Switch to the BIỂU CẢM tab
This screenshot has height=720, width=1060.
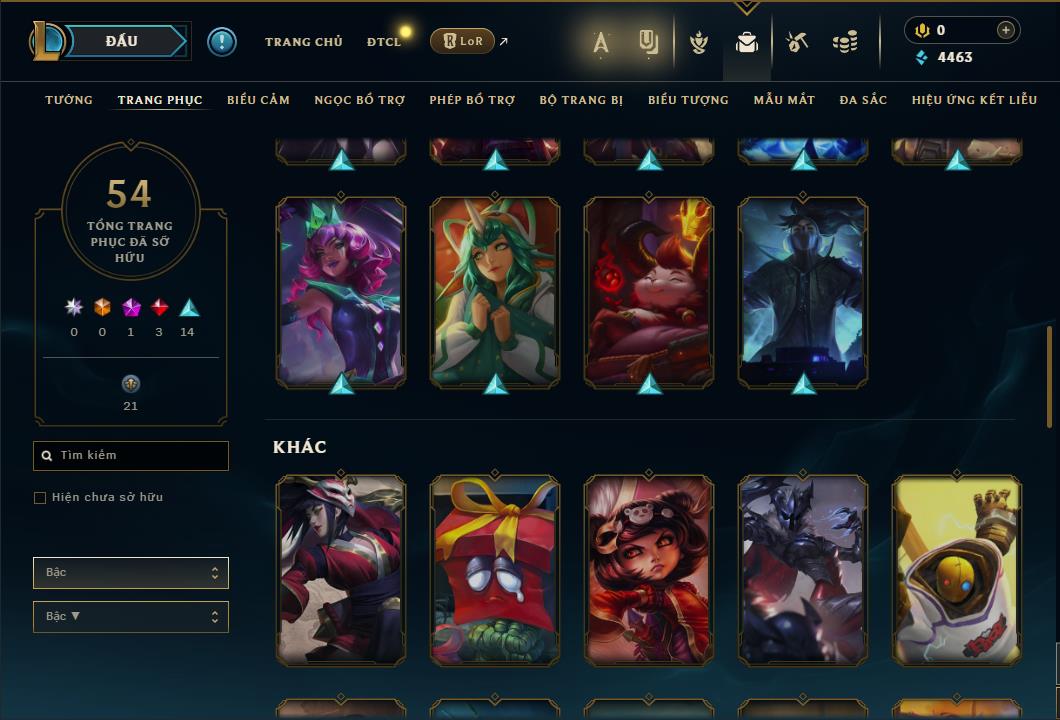[258, 100]
